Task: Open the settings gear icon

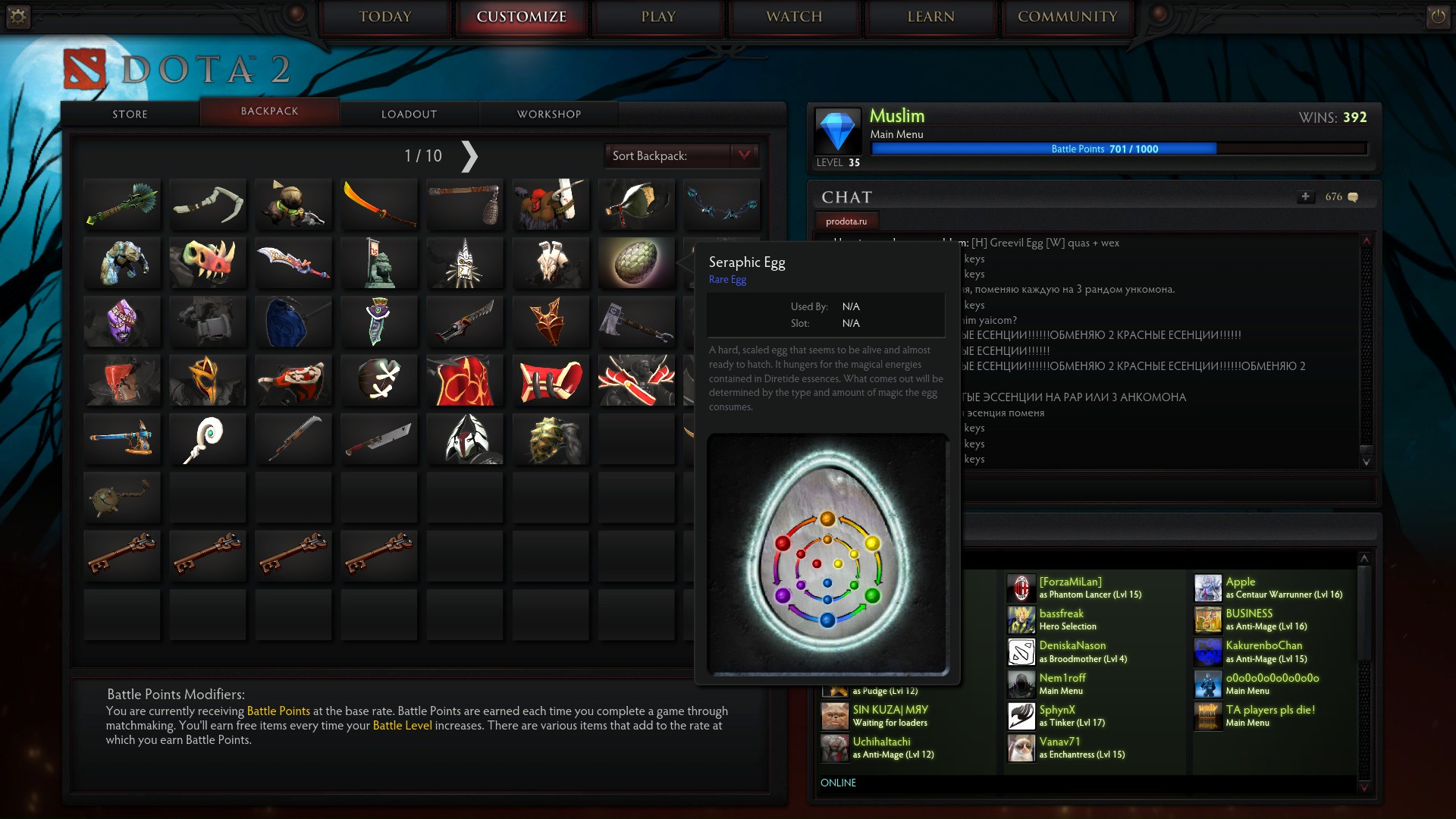Action: [17, 16]
